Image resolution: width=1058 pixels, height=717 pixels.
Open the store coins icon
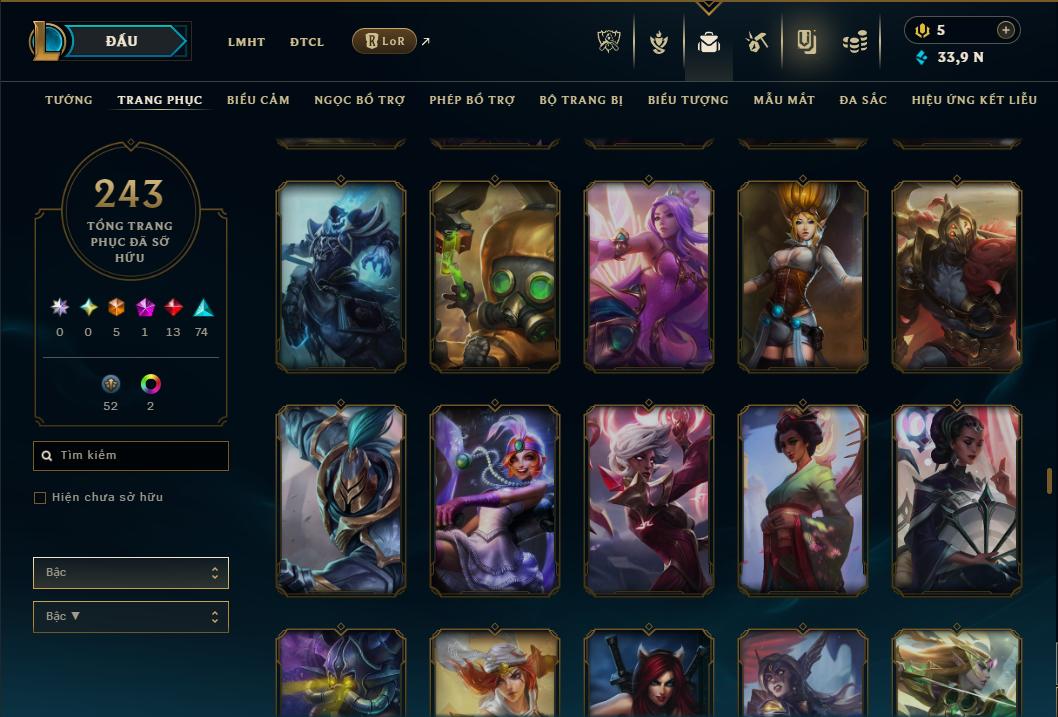854,42
